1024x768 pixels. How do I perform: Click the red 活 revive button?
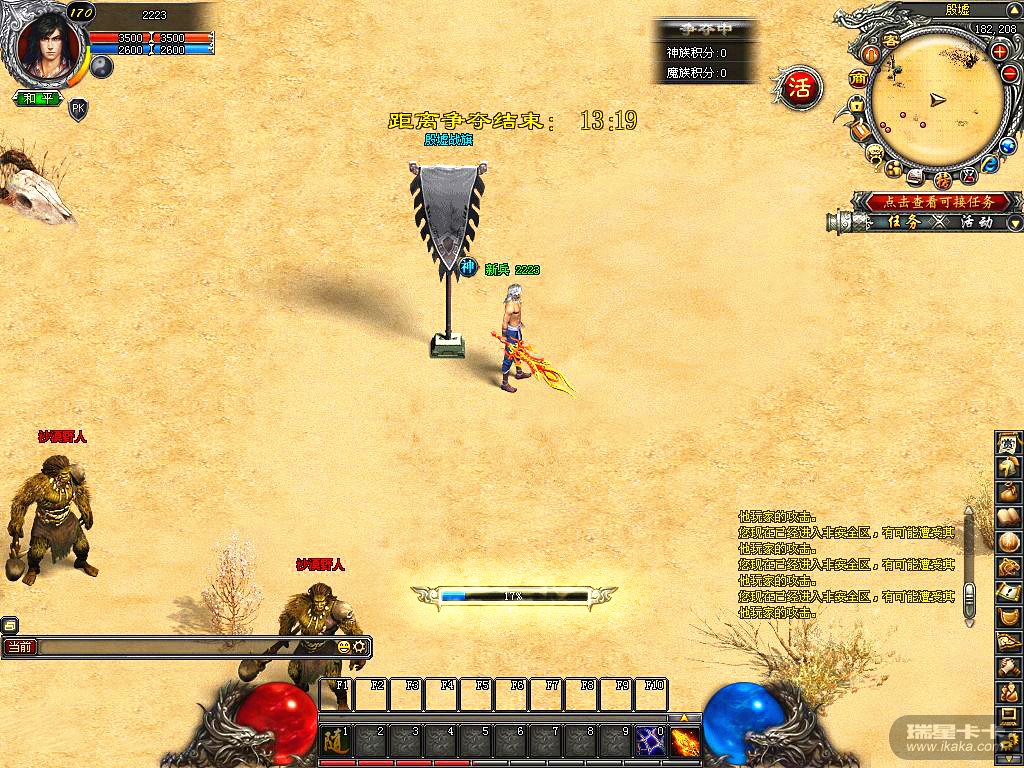tap(799, 85)
